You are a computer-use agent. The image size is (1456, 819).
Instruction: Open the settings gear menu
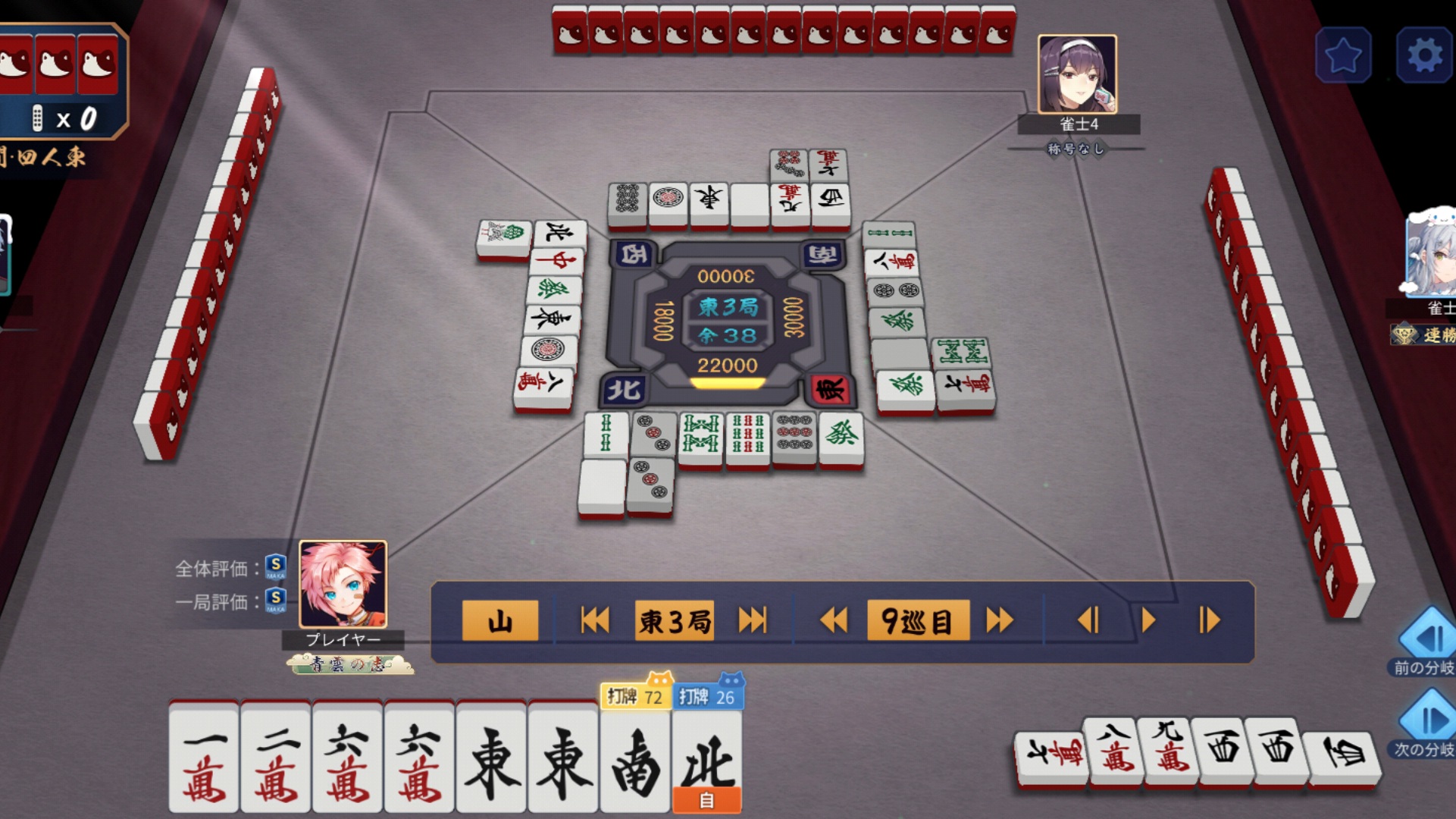(x=1423, y=55)
